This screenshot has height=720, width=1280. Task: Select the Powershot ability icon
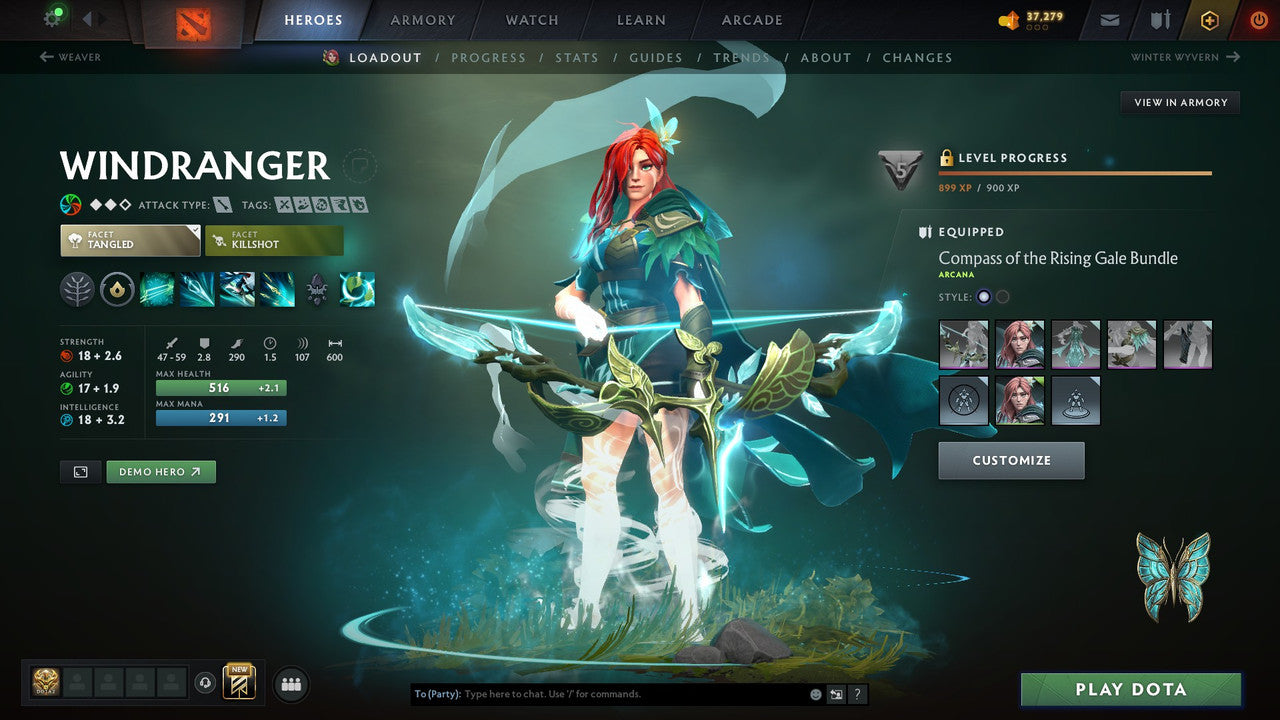[x=197, y=289]
